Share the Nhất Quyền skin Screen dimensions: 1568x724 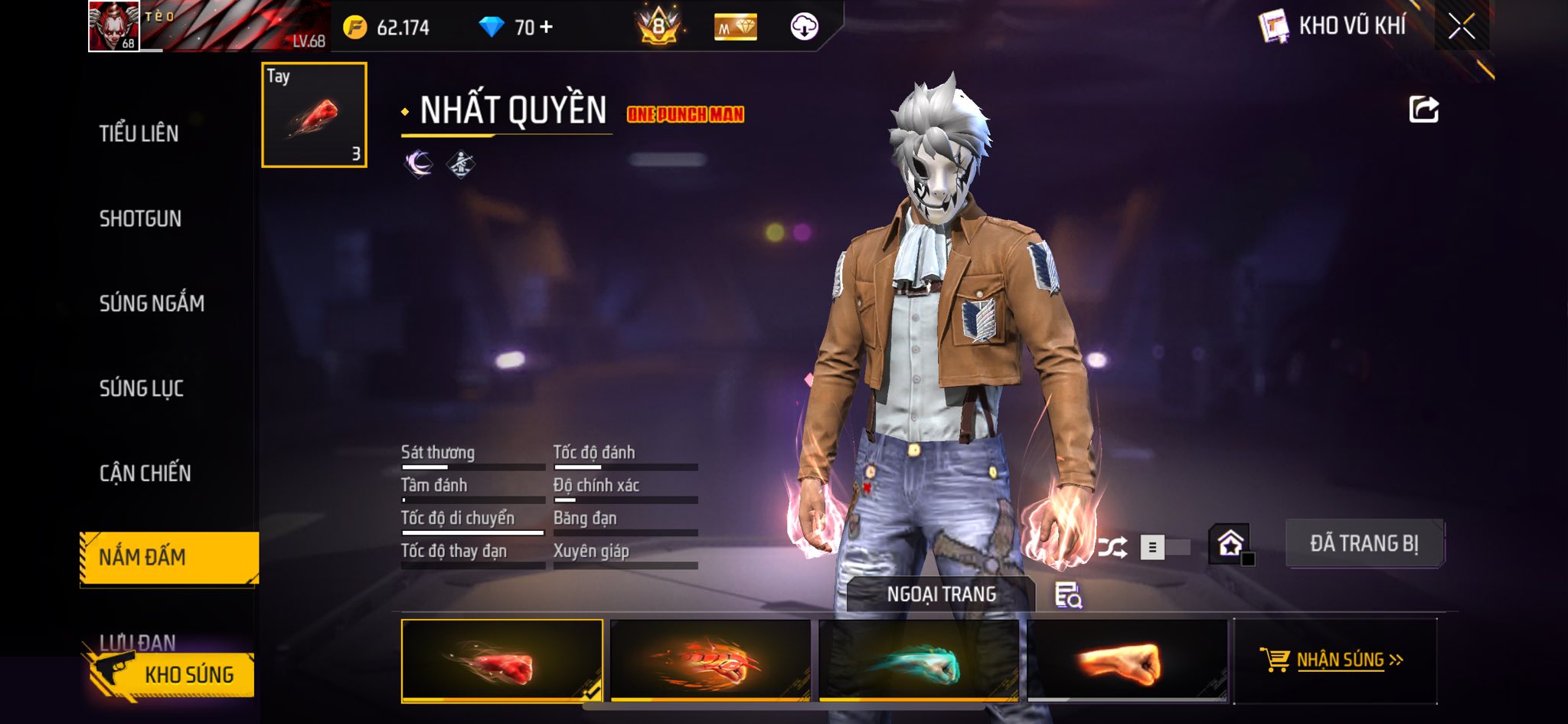[1423, 110]
